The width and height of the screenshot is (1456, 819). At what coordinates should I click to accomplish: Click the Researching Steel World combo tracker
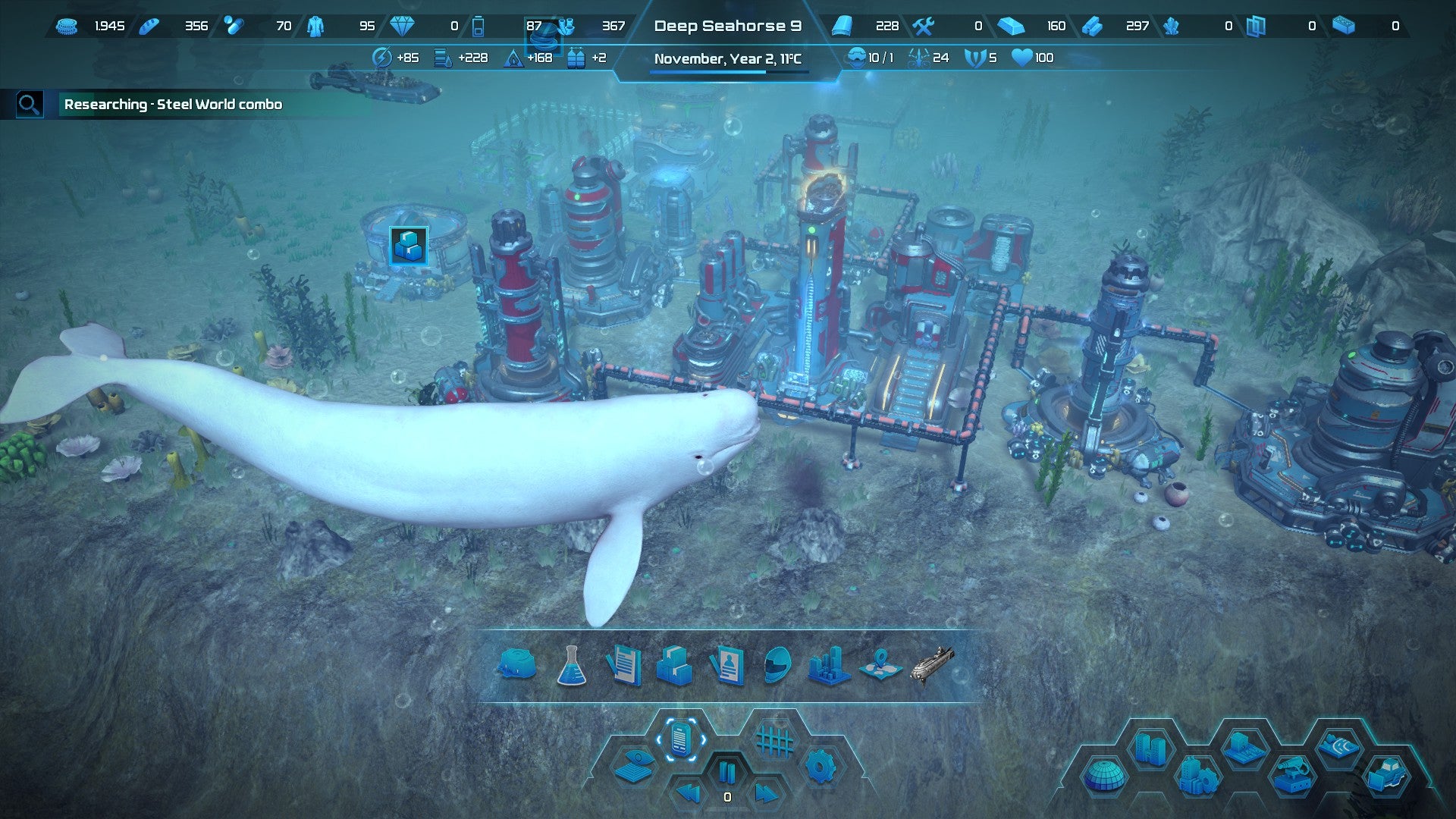coord(173,105)
